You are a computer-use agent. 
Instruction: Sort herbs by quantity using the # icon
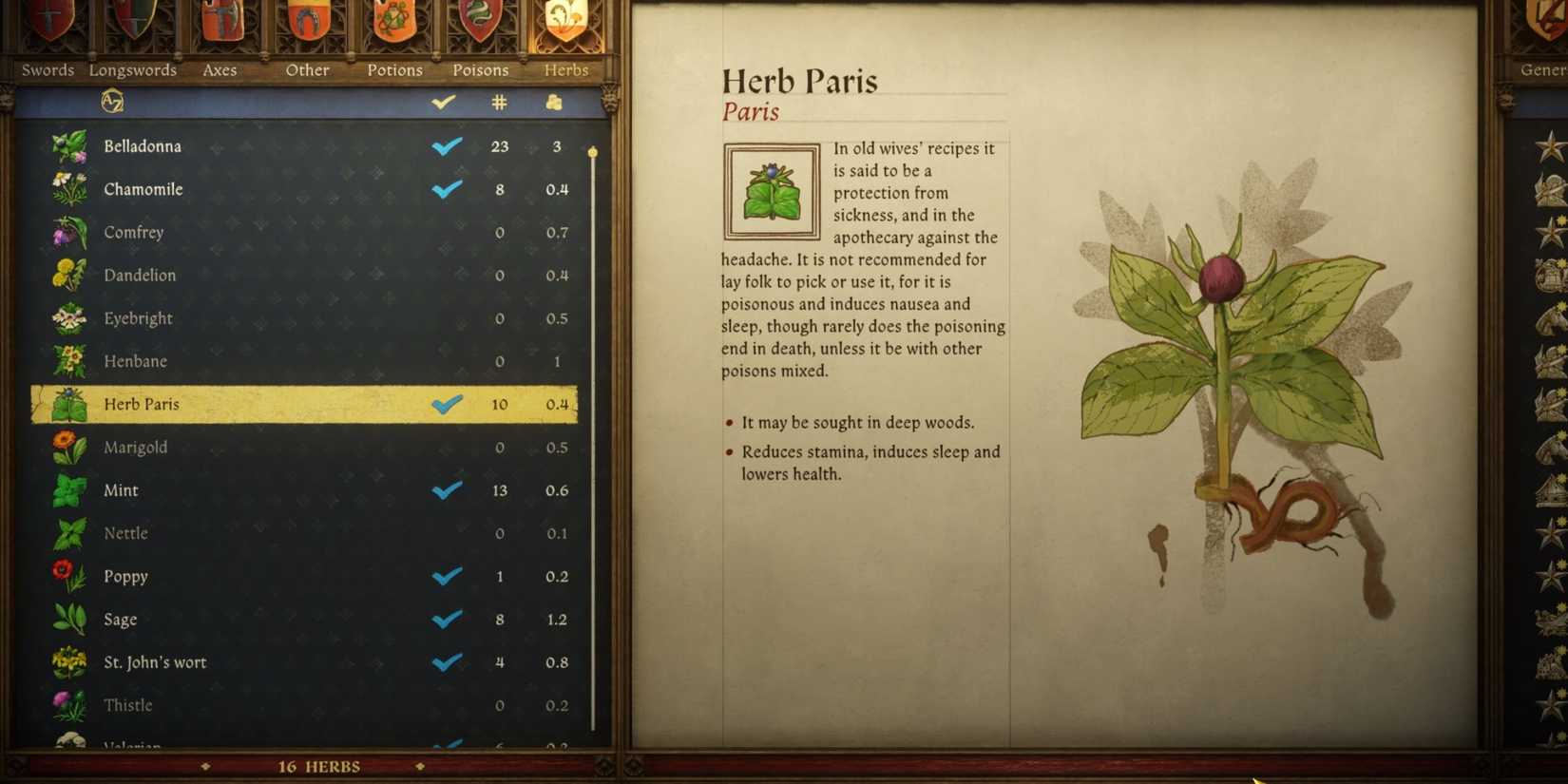(x=499, y=103)
